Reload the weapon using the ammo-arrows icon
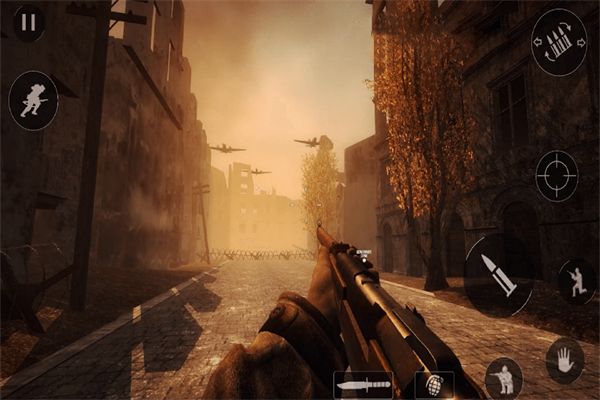The width and height of the screenshot is (600, 400). [x=559, y=42]
